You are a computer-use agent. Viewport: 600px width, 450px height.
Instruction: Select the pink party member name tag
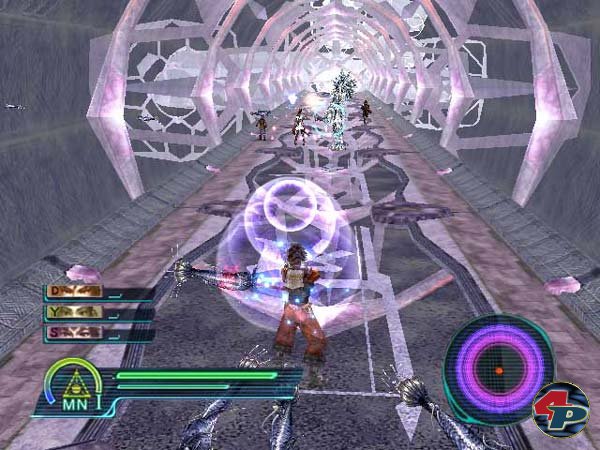tap(74, 333)
